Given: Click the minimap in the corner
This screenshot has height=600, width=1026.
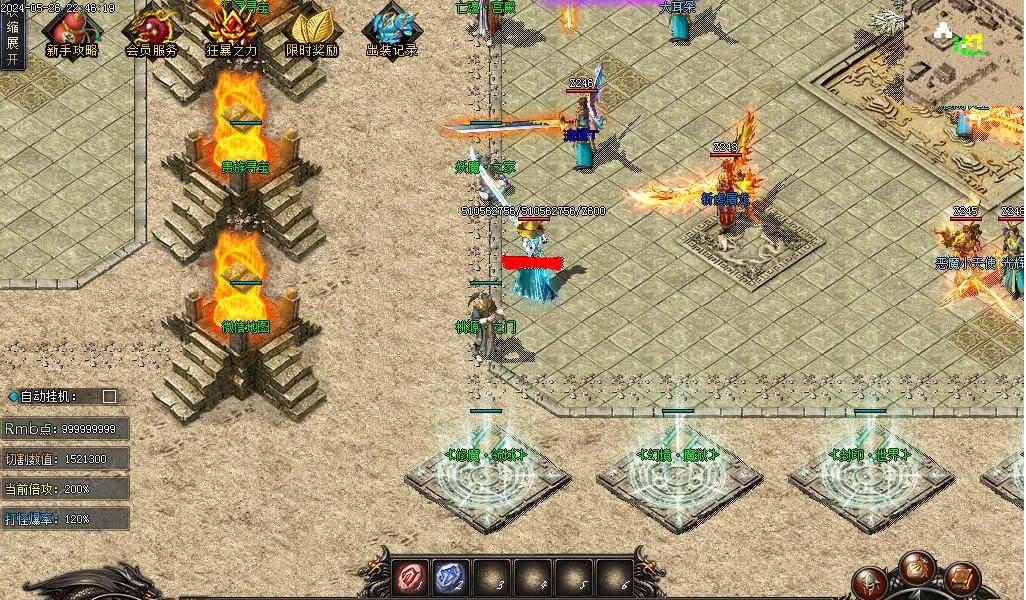Looking at the screenshot, I should 964,52.
